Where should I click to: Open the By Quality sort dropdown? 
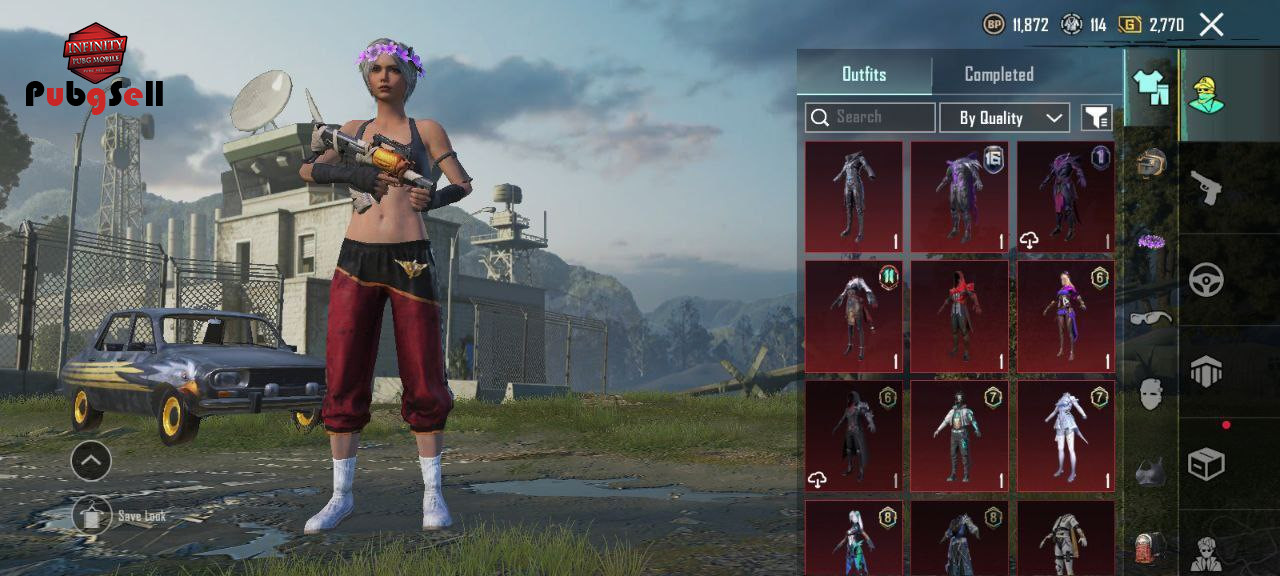pyautogui.click(x=1004, y=118)
